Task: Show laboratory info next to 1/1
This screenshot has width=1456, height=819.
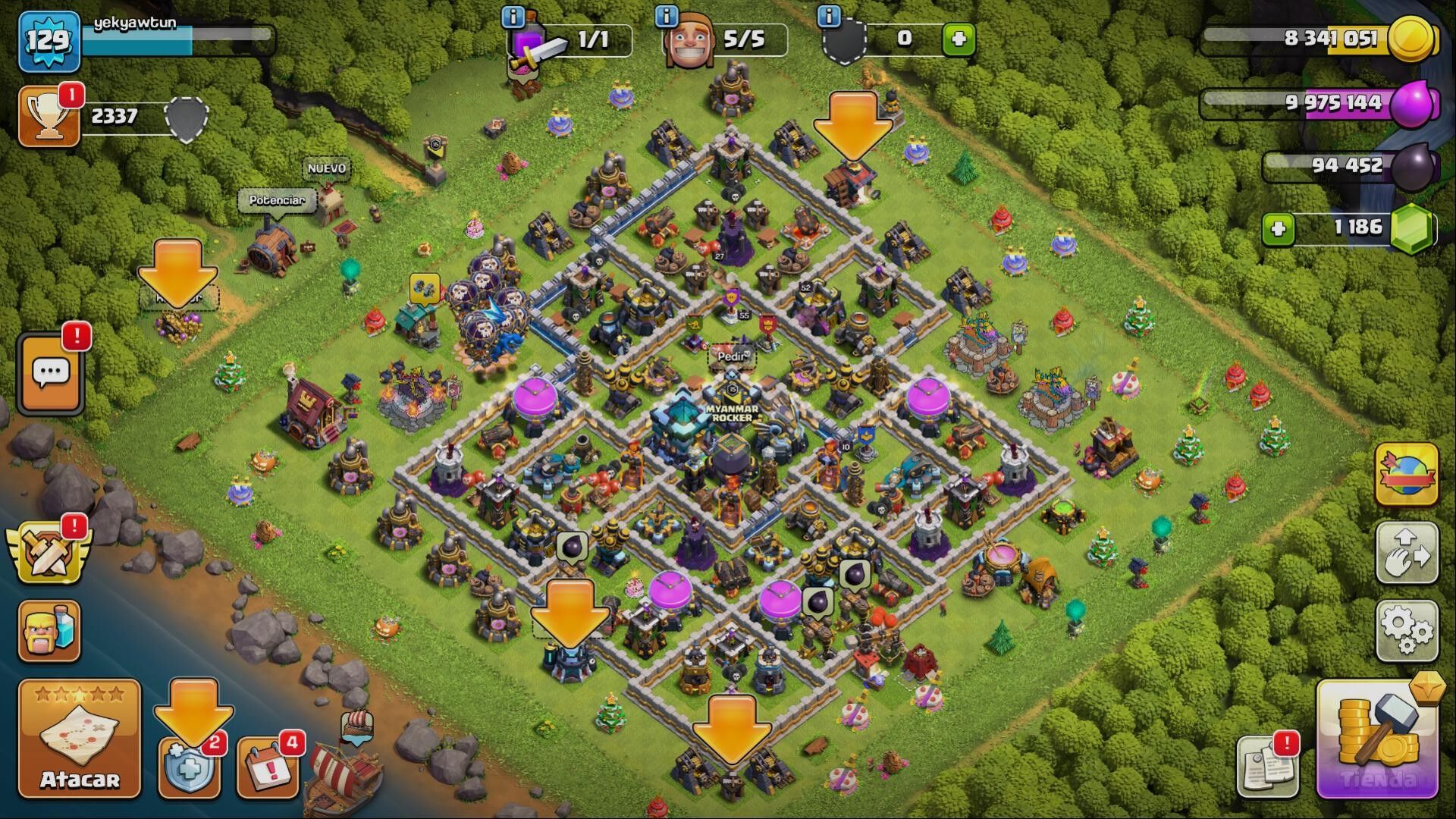Action: [x=513, y=16]
